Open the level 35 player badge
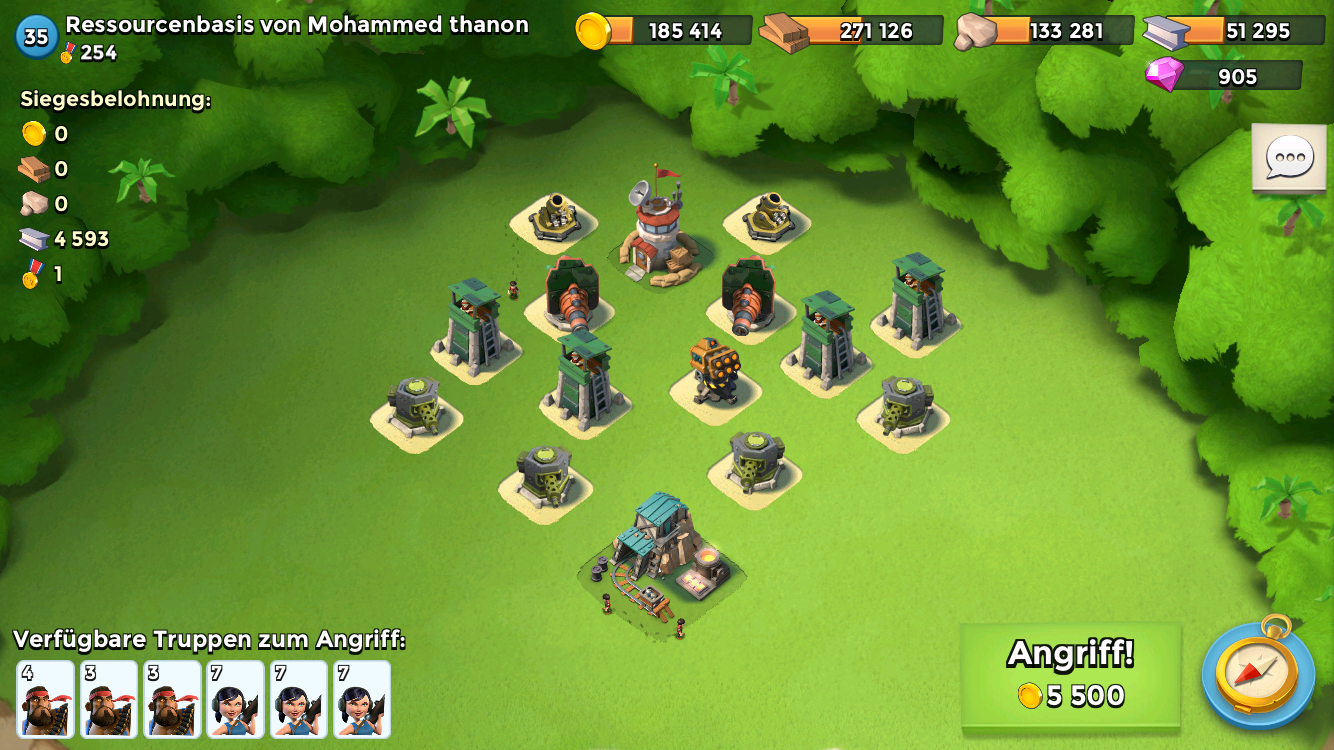The width and height of the screenshot is (1334, 750). (36, 37)
